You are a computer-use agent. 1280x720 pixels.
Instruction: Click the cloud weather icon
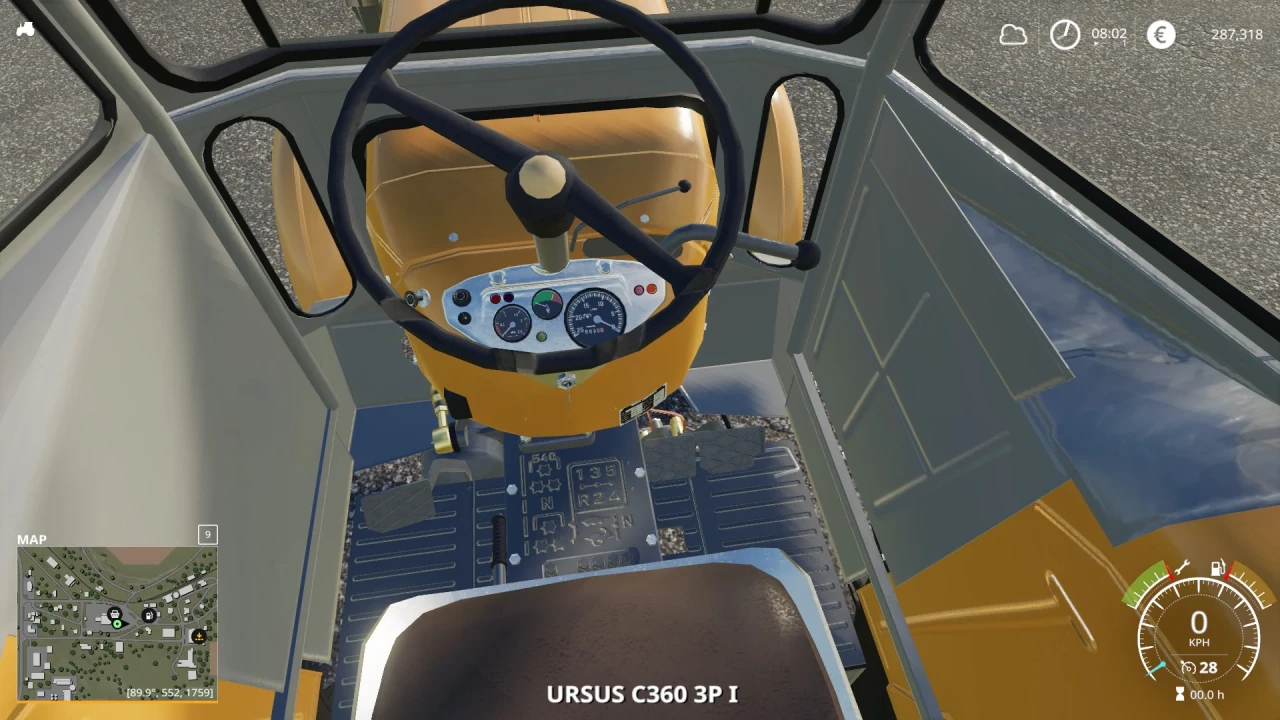click(1011, 35)
